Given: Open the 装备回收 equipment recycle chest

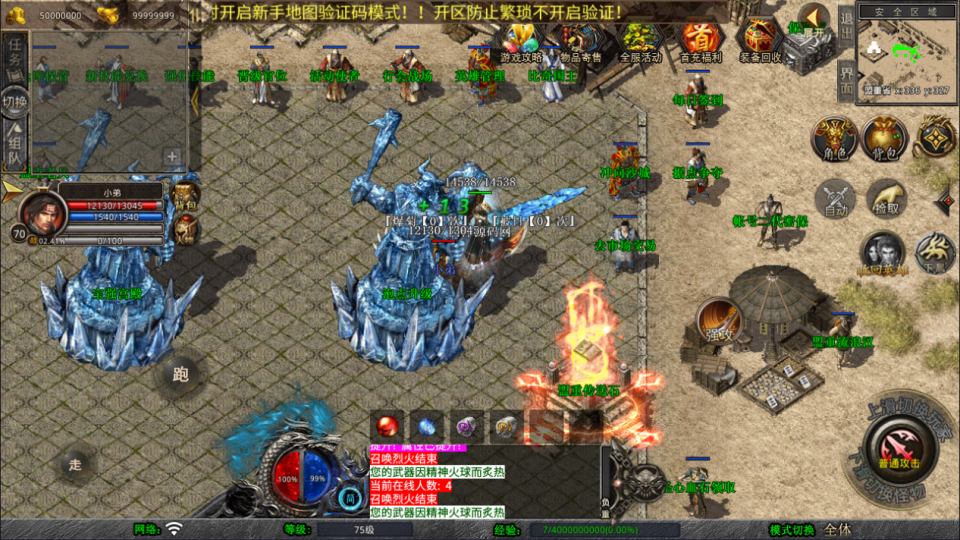Looking at the screenshot, I should pyautogui.click(x=762, y=42).
